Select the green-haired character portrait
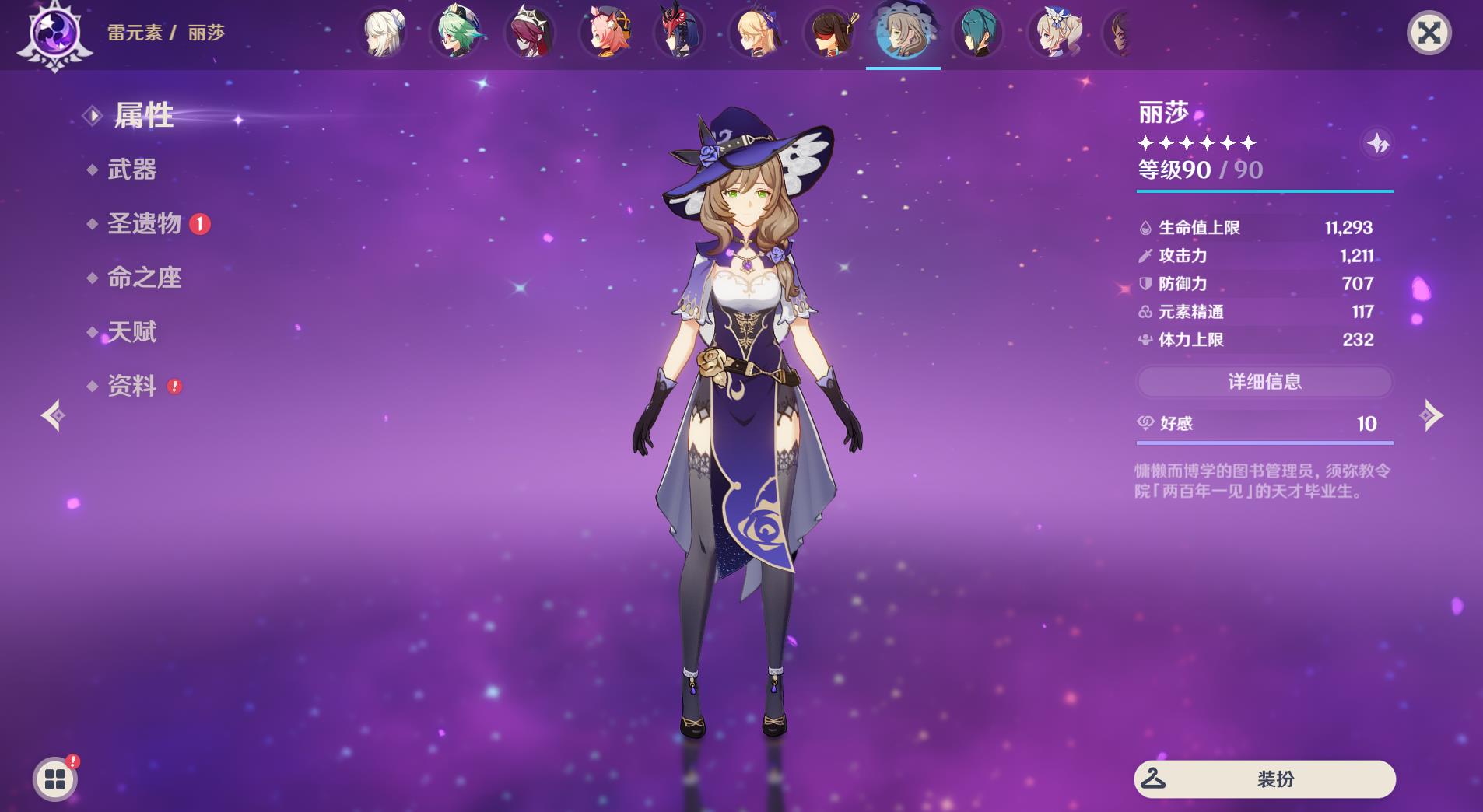1483x812 pixels. point(458,33)
